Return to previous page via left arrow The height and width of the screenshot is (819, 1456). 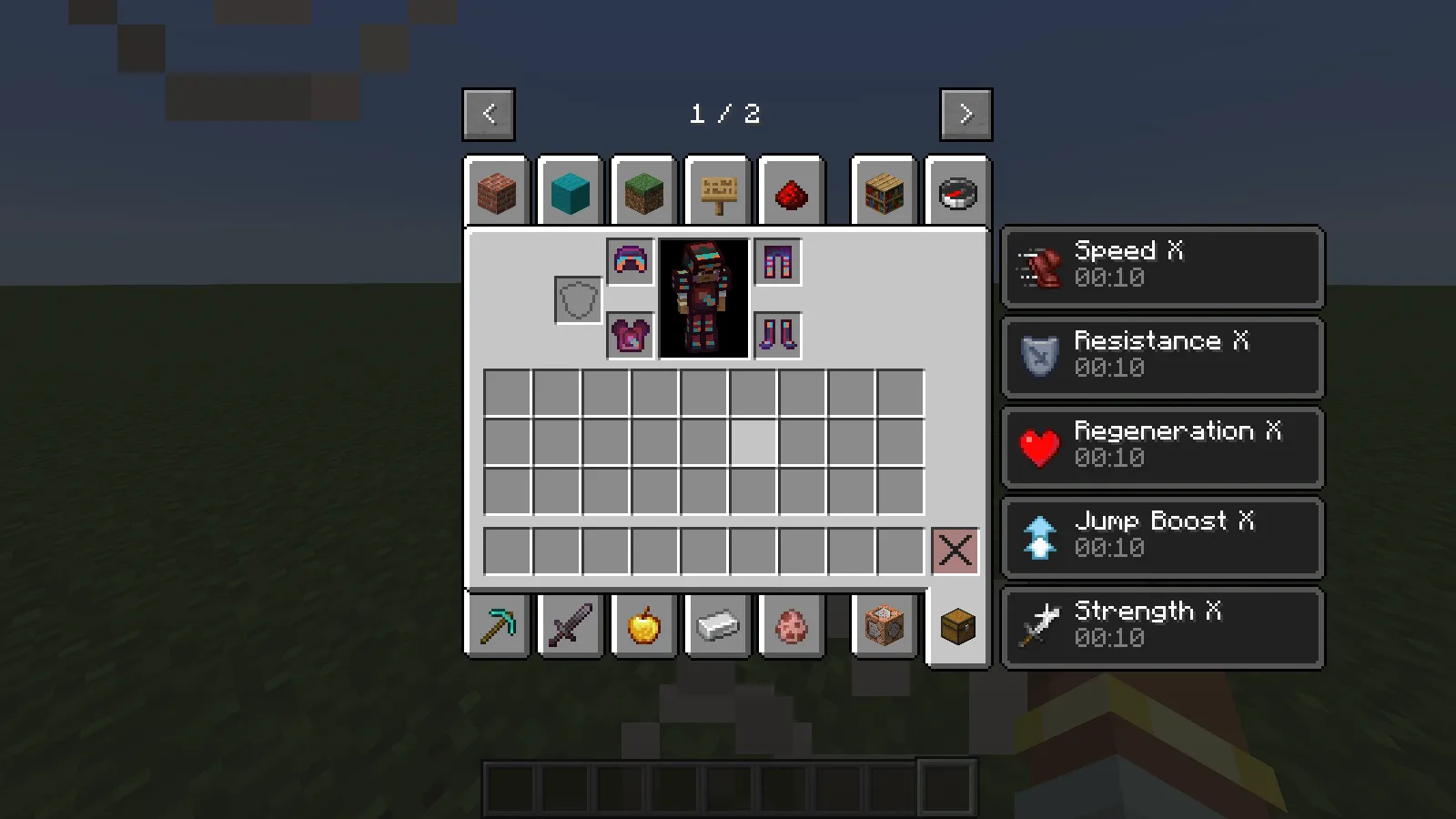pyautogui.click(x=488, y=114)
